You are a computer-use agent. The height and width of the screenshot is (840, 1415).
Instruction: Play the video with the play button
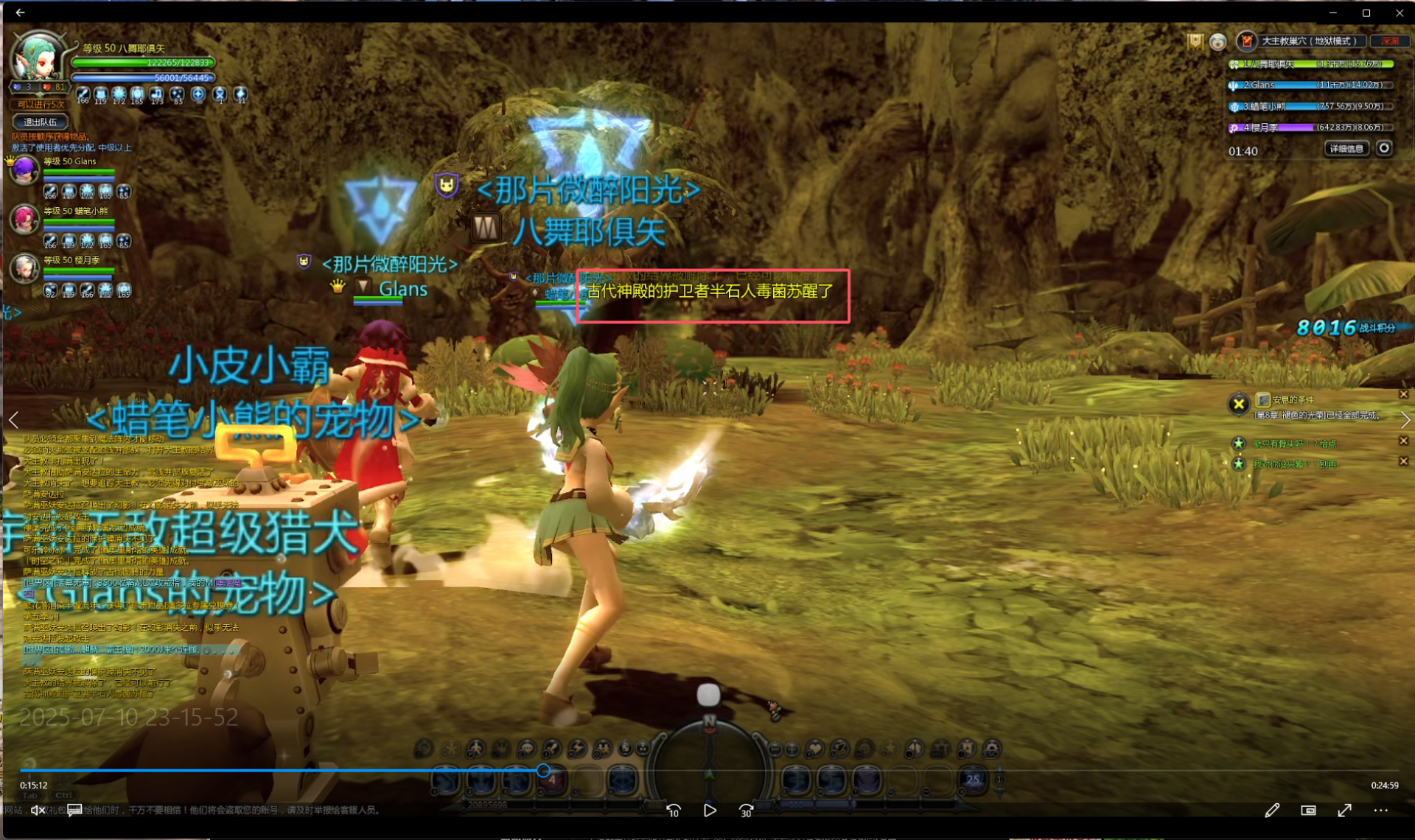point(710,811)
